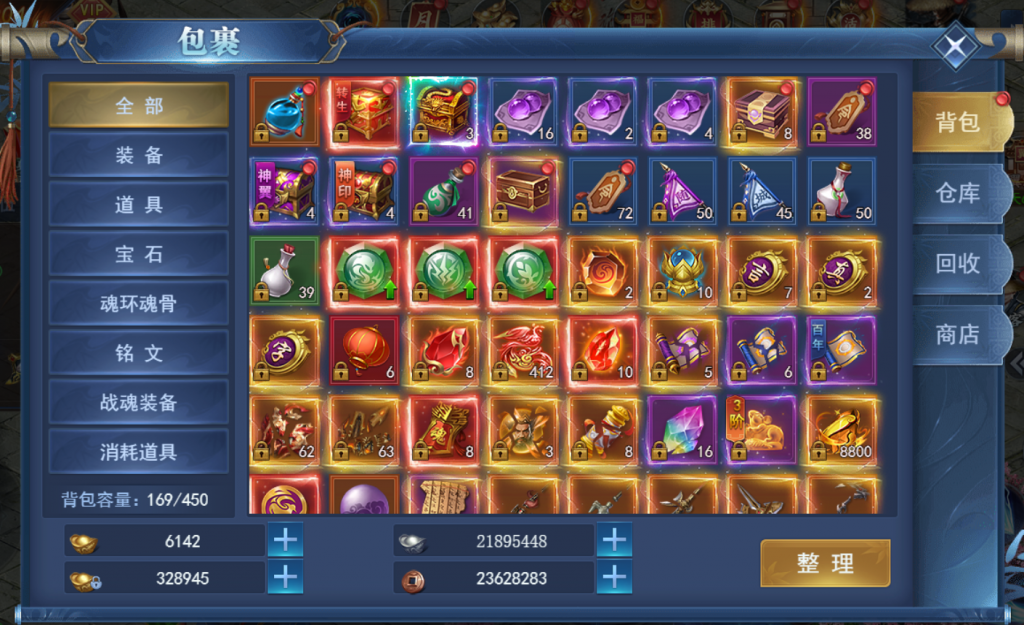The width and height of the screenshot is (1024, 625).
Task: Switch to the 仓库 tab
Action: coord(957,193)
